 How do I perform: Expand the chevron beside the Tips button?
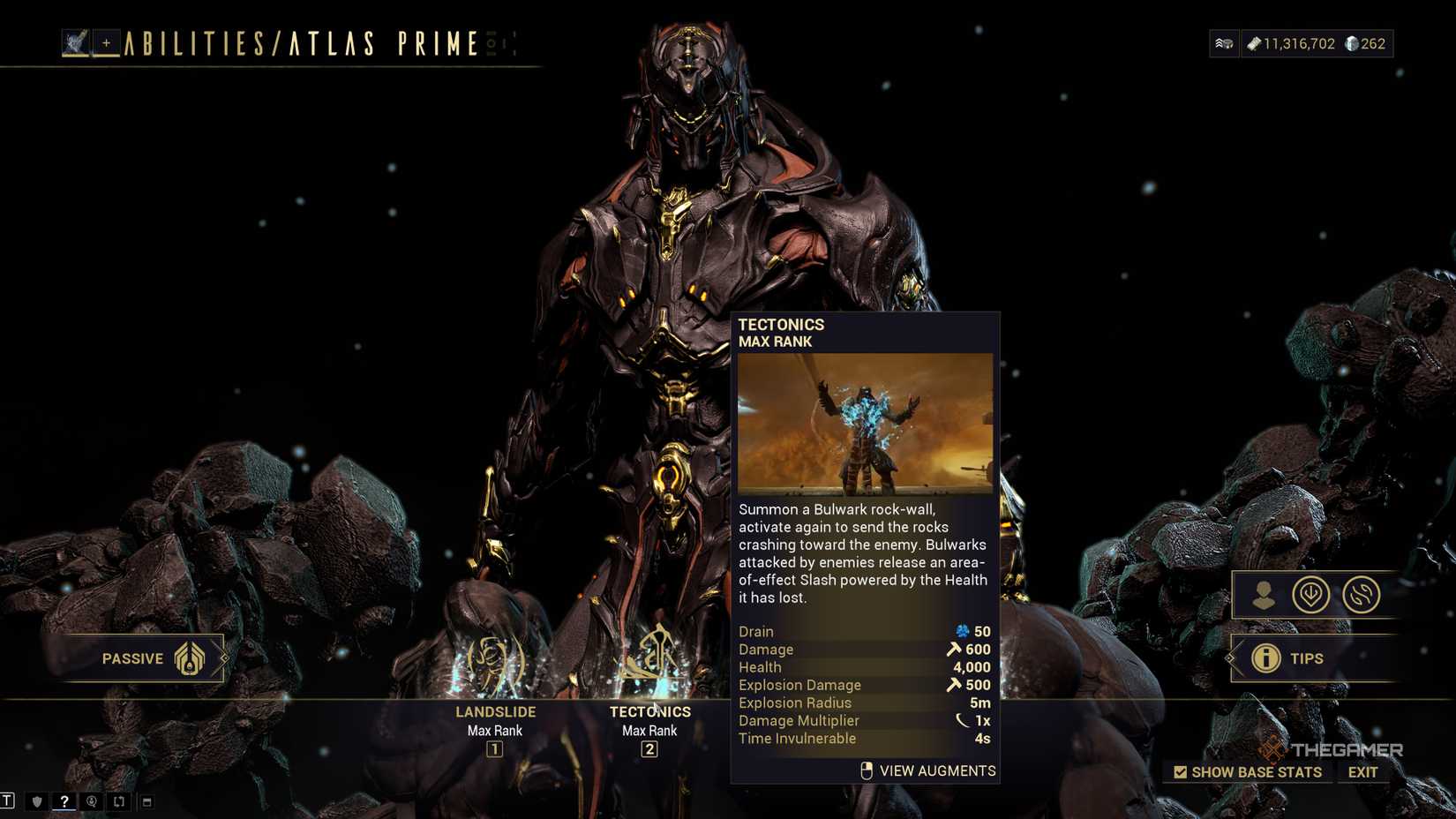[1230, 658]
